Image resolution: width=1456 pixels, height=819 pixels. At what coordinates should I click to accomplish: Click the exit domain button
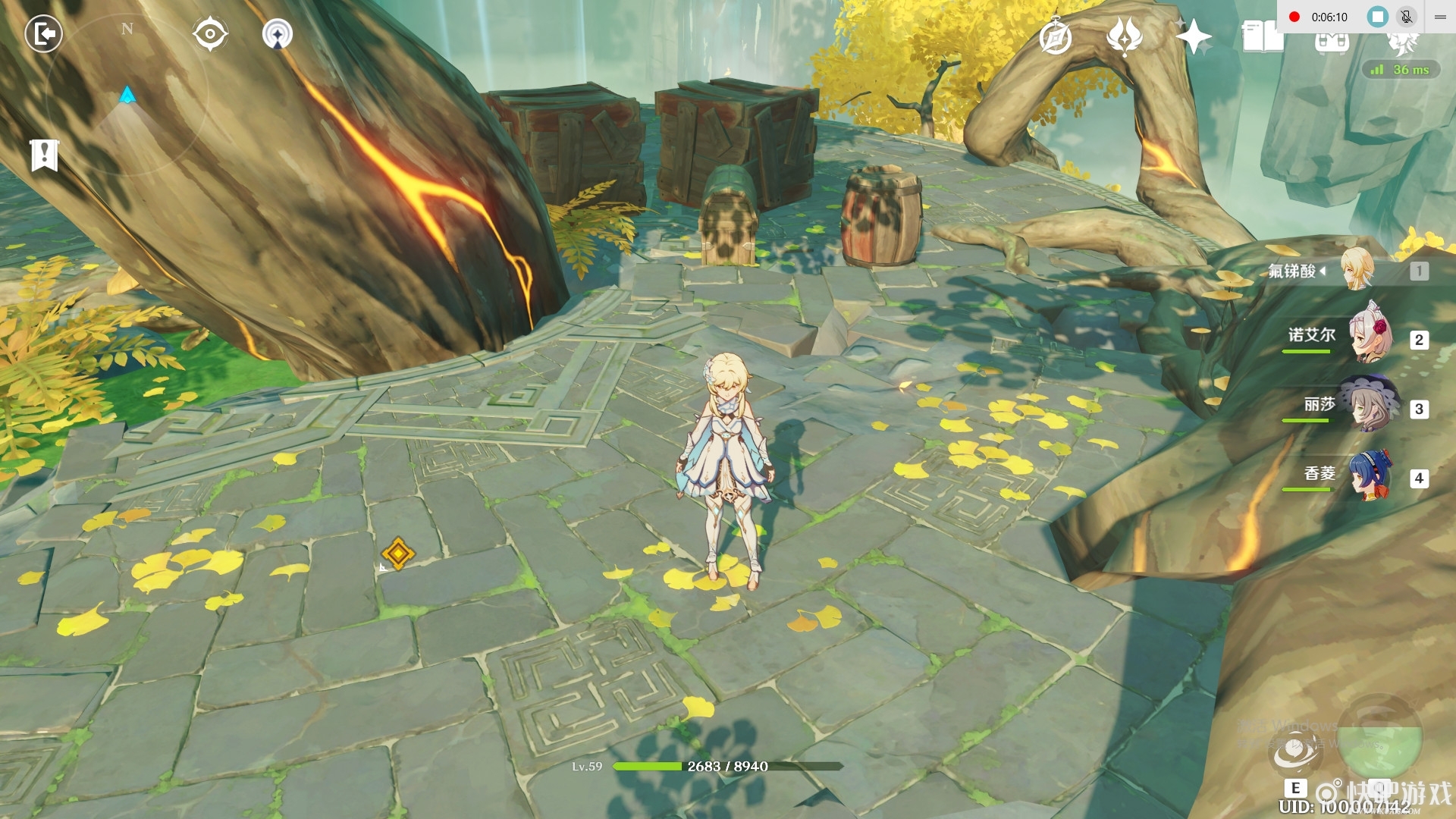43,34
